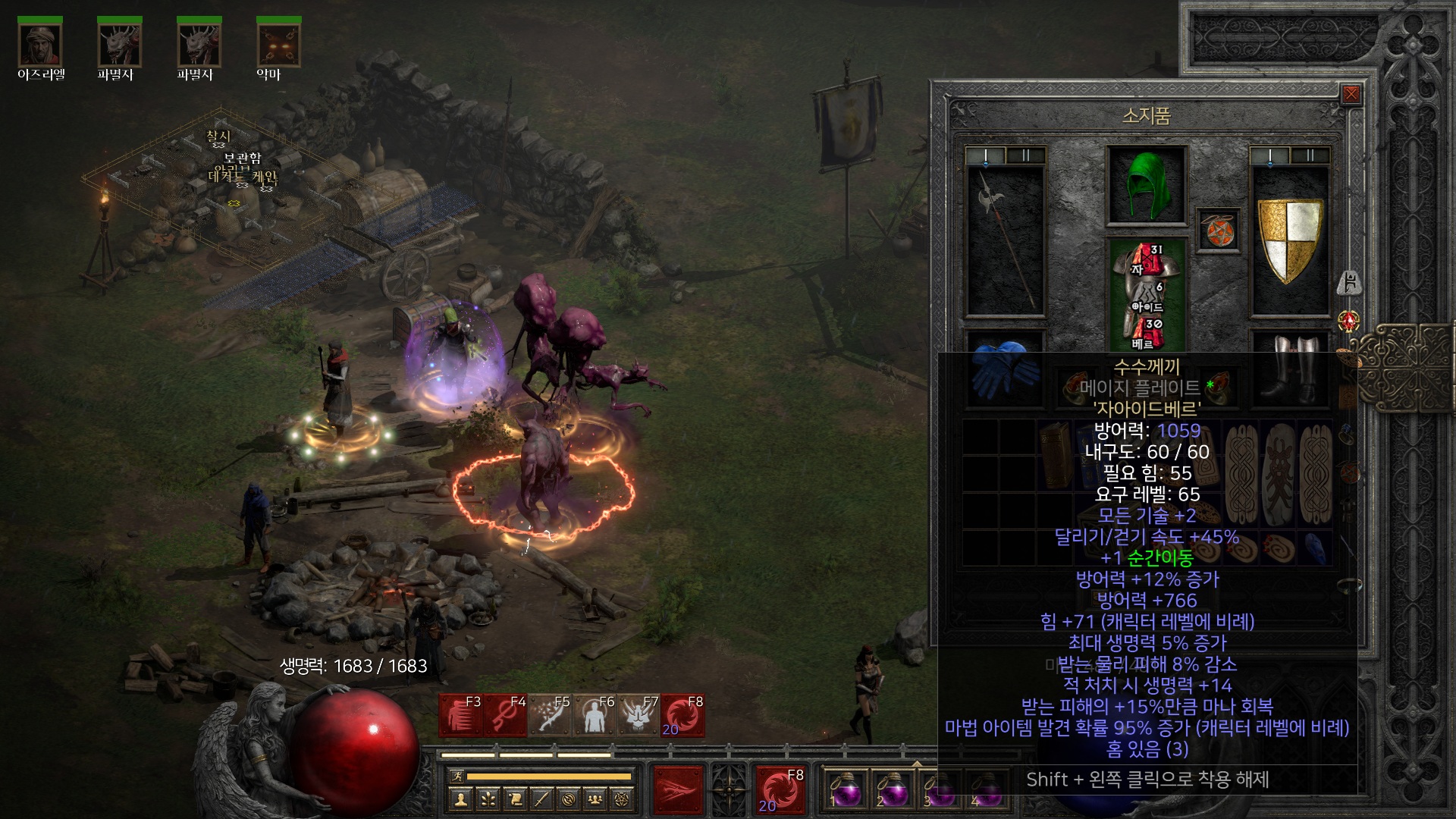
Task: Select the F6 human silhouette skill icon
Action: pos(595,715)
